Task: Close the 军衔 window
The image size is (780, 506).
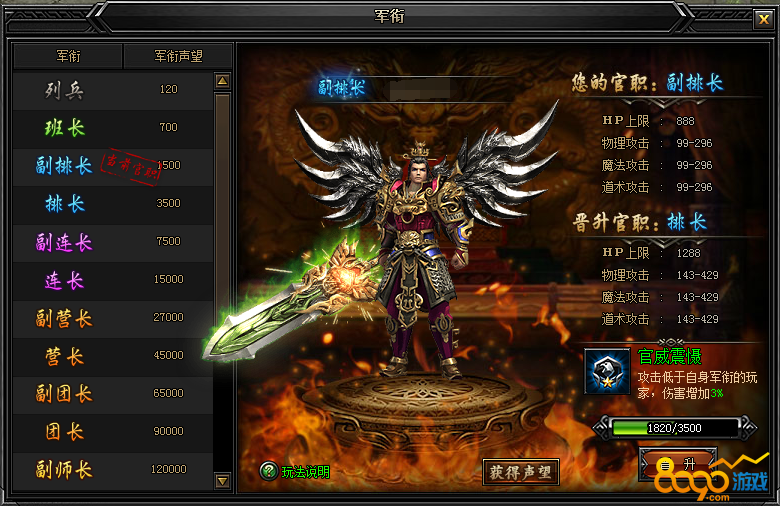Action: coord(762,18)
